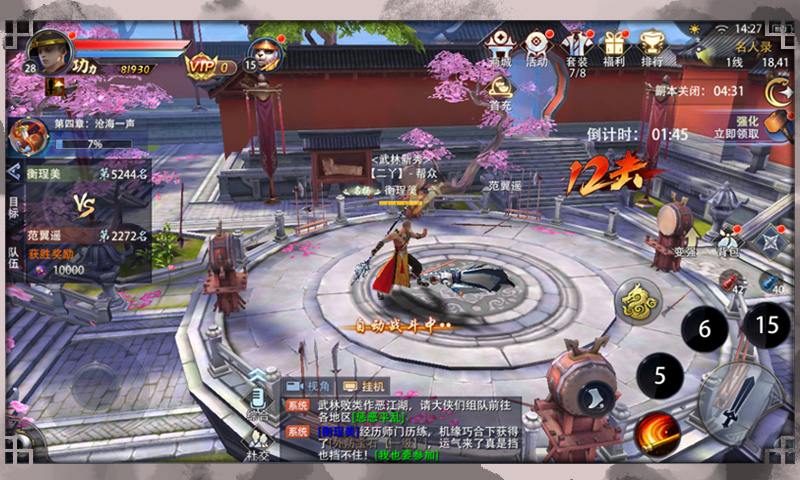Attack with the sword button
Screen dimensions: 800x480
click(x=740, y=404)
